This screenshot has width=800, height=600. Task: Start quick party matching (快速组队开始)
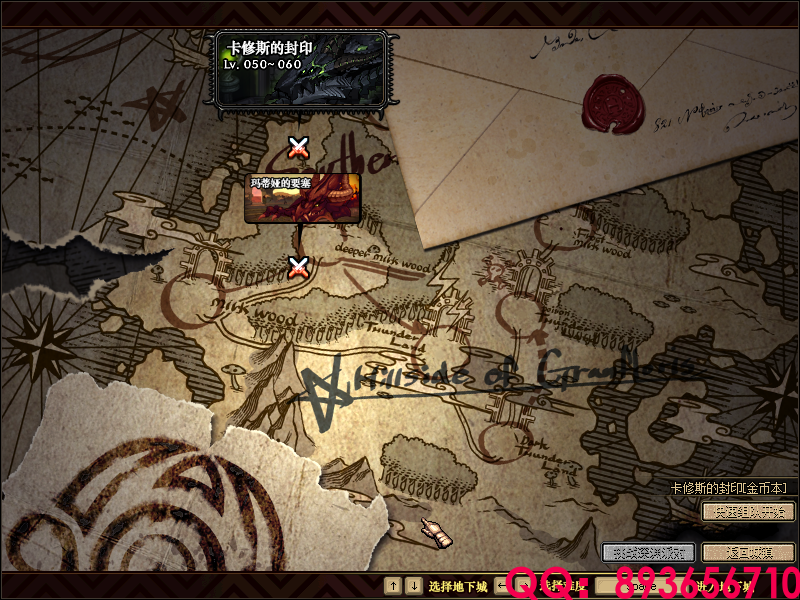(x=747, y=512)
